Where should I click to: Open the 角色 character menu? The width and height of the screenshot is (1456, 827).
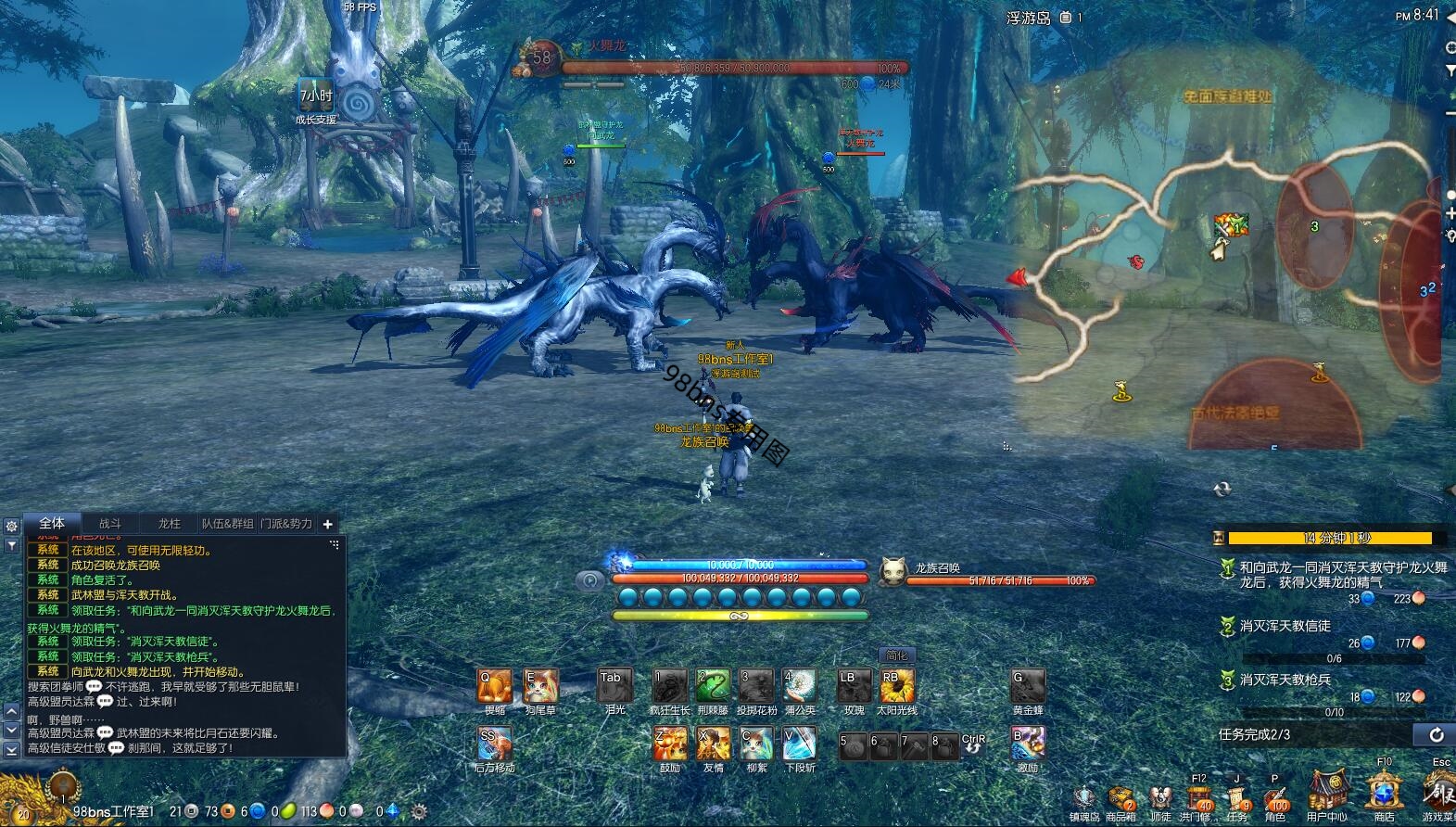click(1275, 797)
